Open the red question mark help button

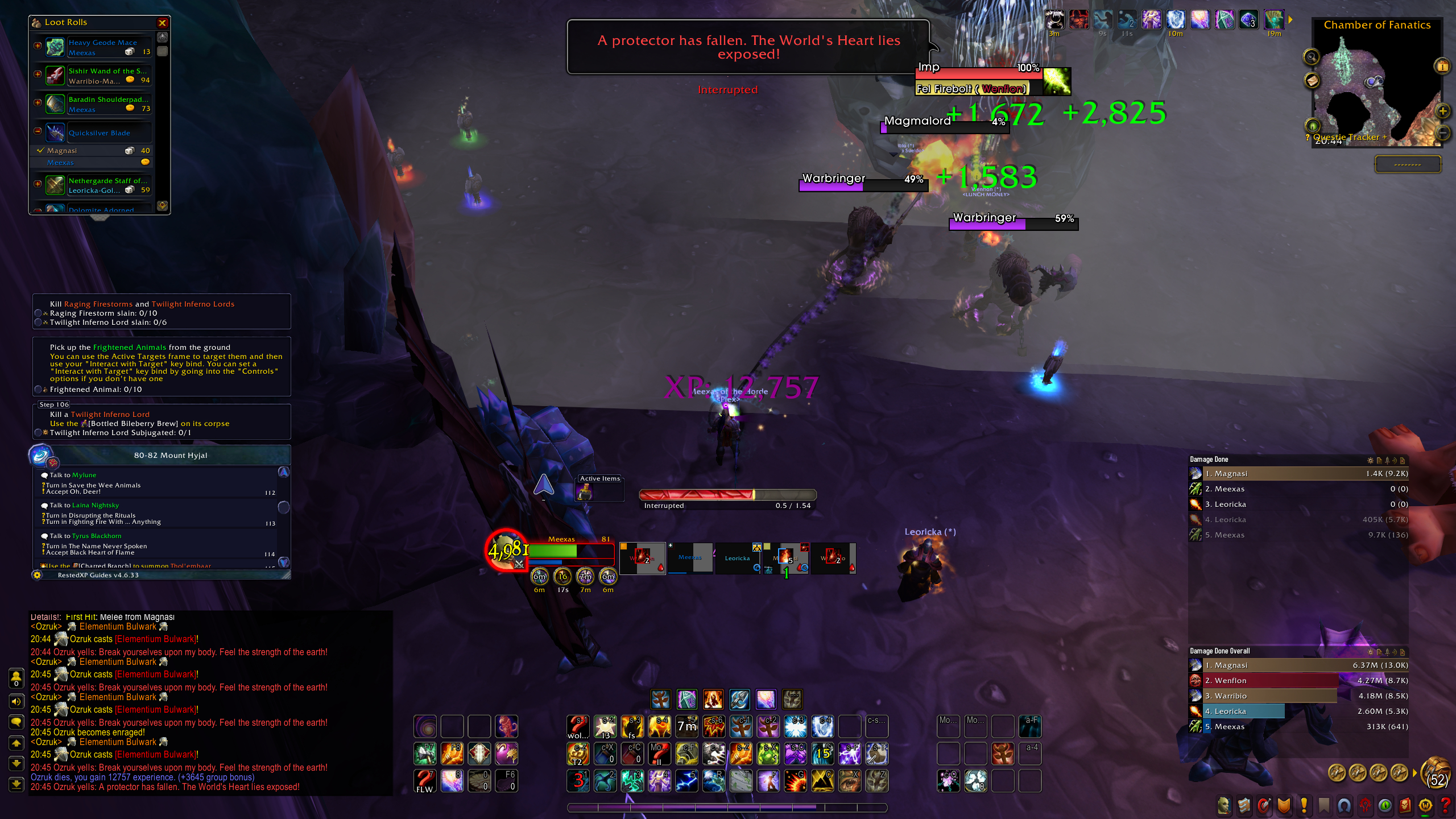click(1445, 805)
